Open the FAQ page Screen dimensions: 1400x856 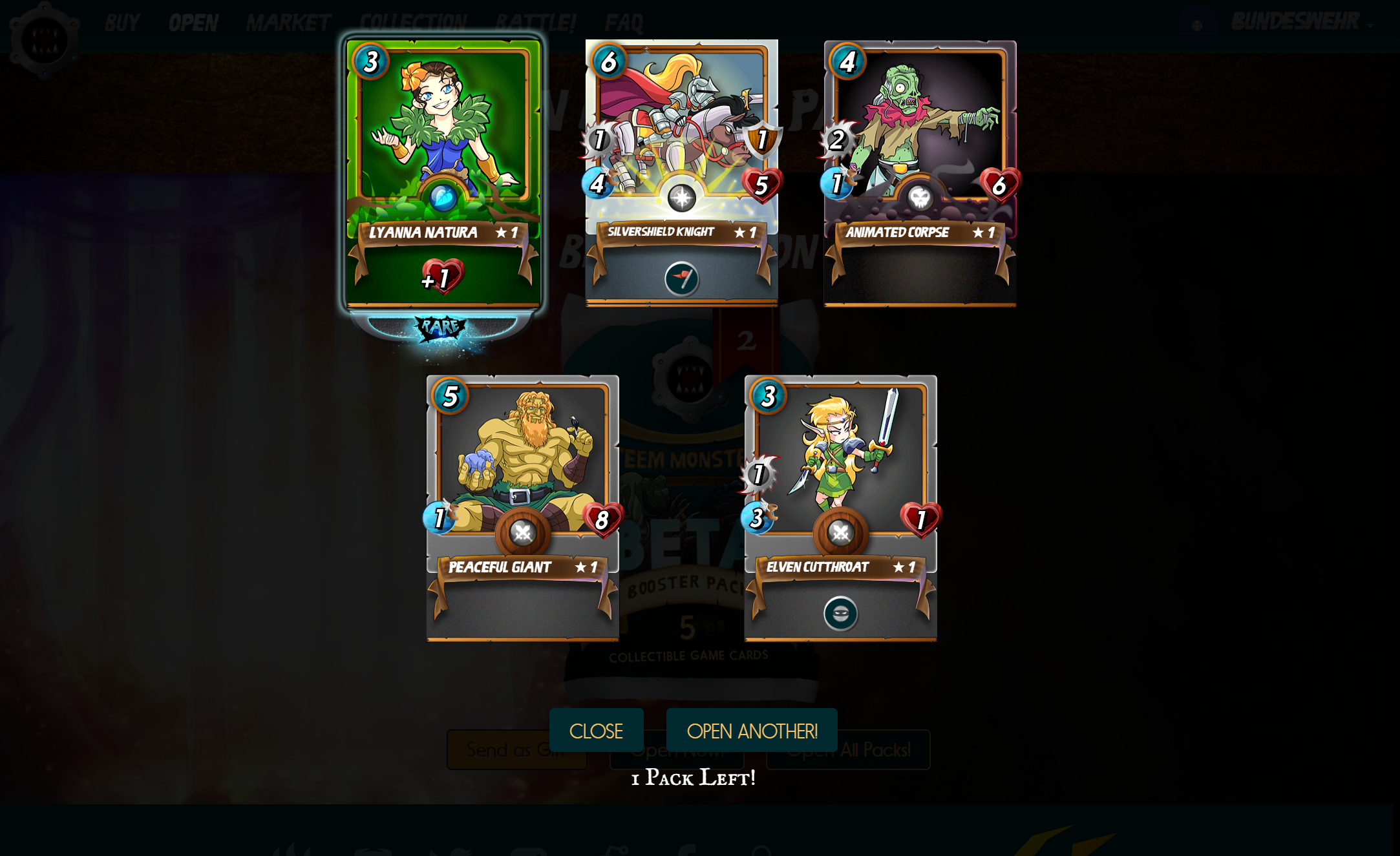[x=624, y=23]
